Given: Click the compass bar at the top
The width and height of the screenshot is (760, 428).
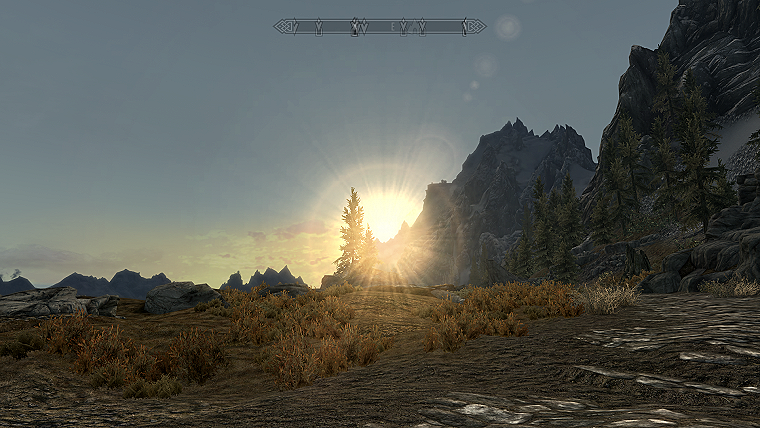Looking at the screenshot, I should pos(380,26).
